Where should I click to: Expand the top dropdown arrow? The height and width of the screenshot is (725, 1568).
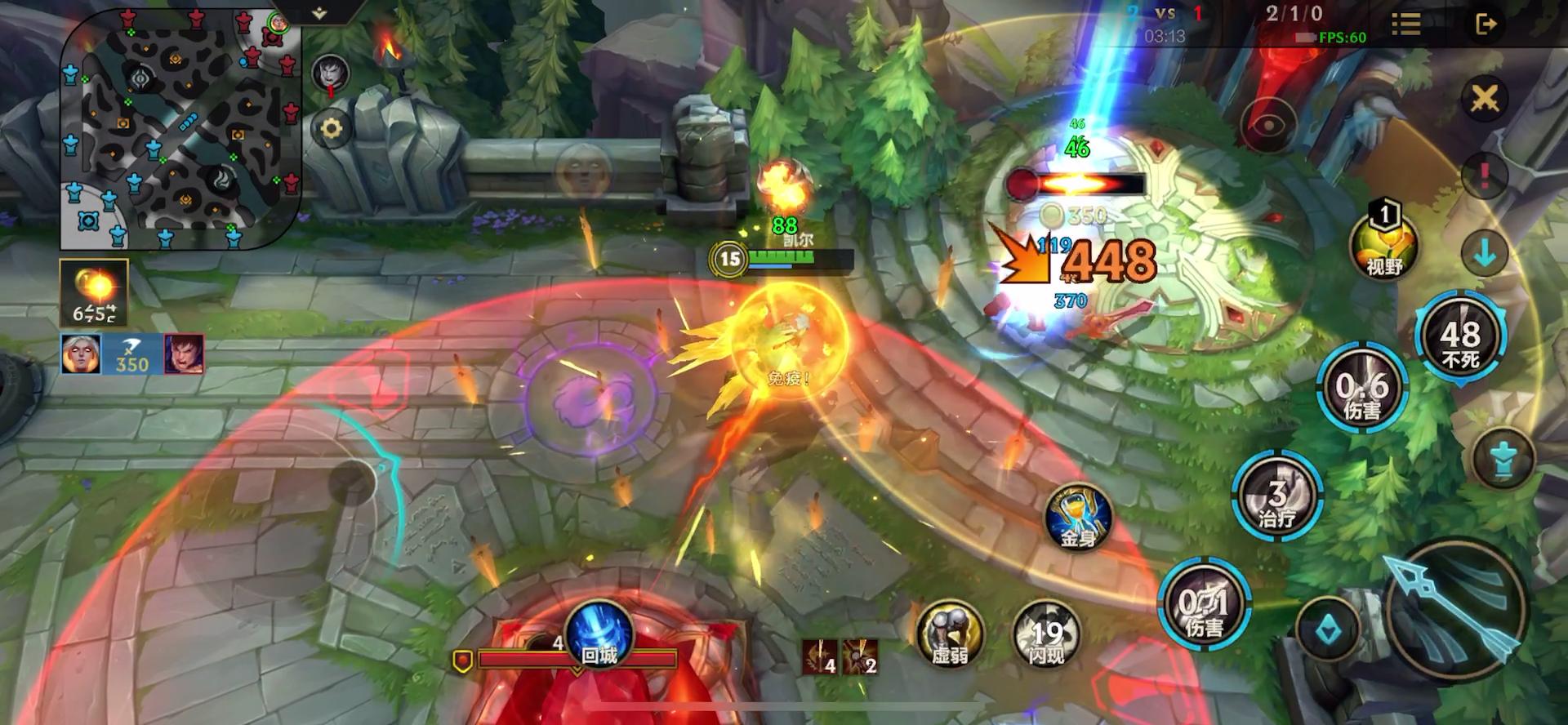point(319,13)
